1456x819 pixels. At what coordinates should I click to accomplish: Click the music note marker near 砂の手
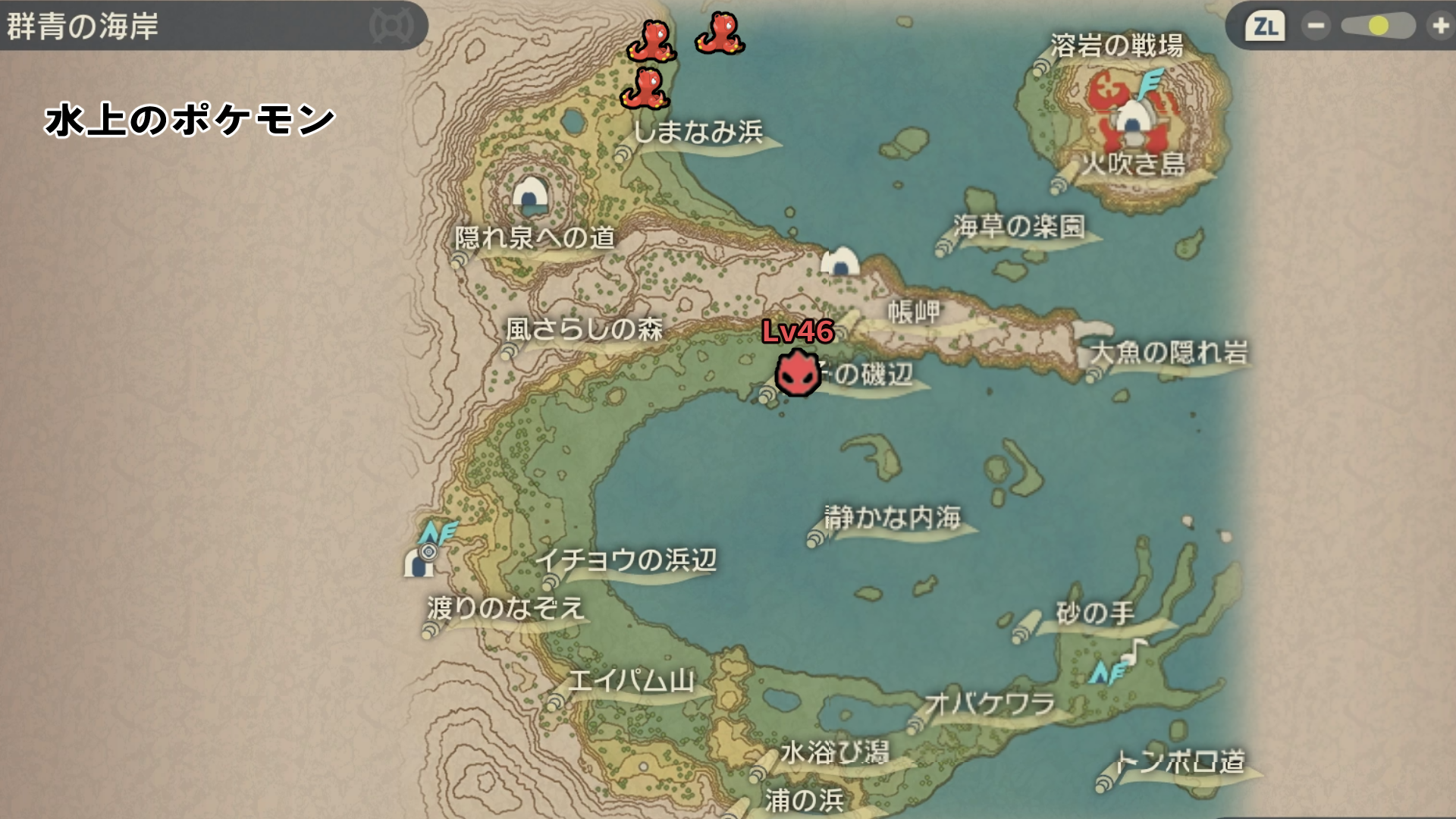[1135, 650]
